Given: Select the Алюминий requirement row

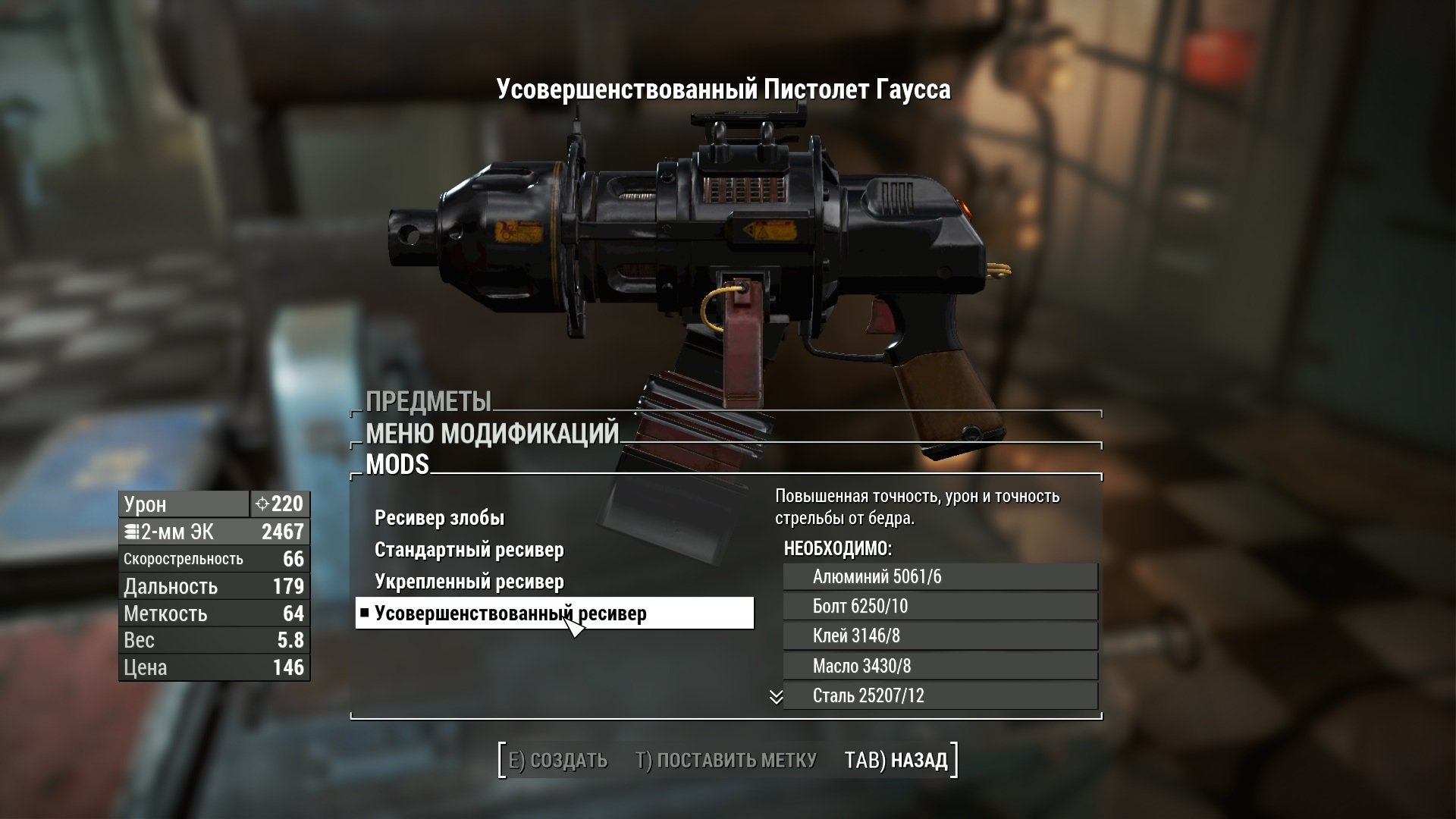Looking at the screenshot, I should click(940, 577).
